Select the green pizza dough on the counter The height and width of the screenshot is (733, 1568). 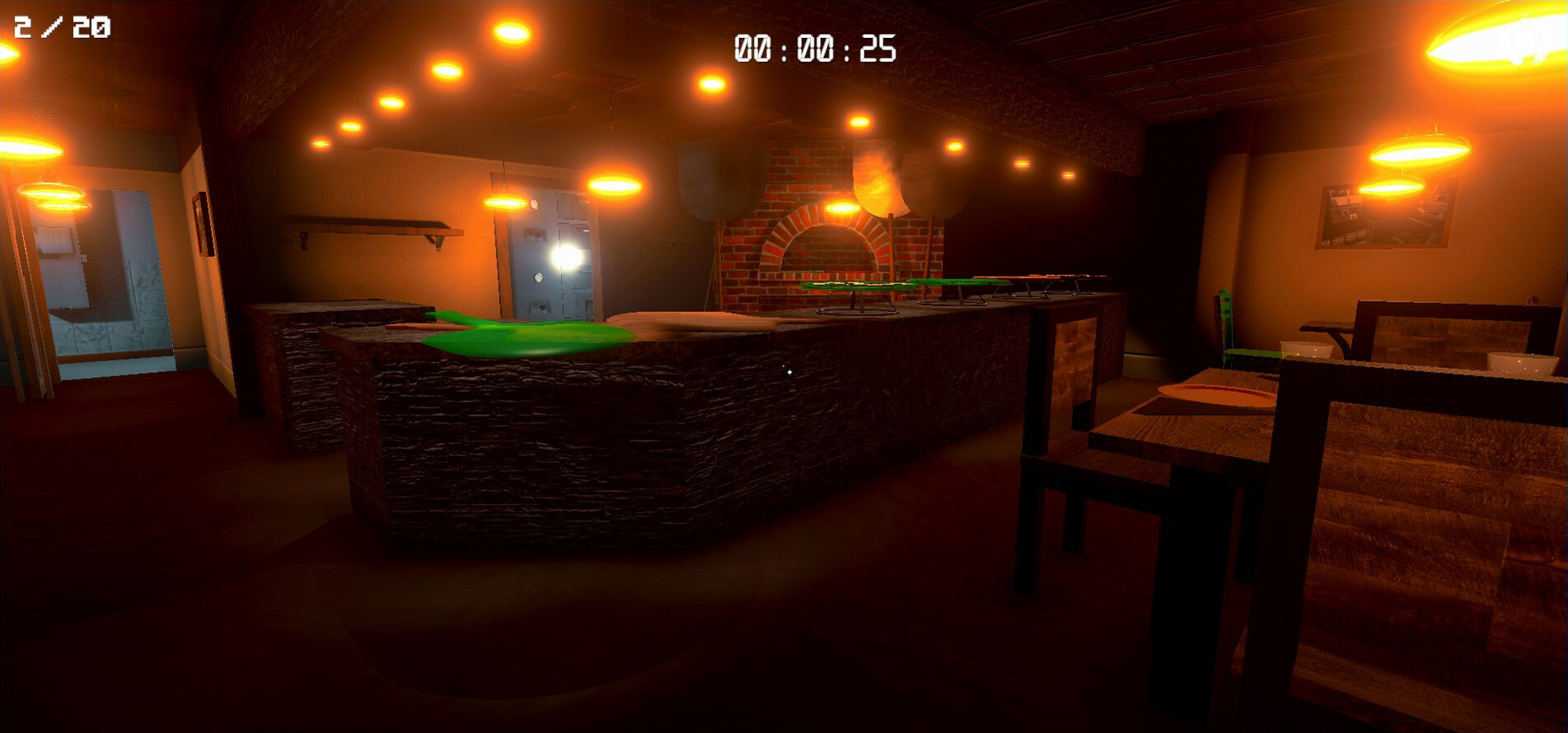pos(519,334)
